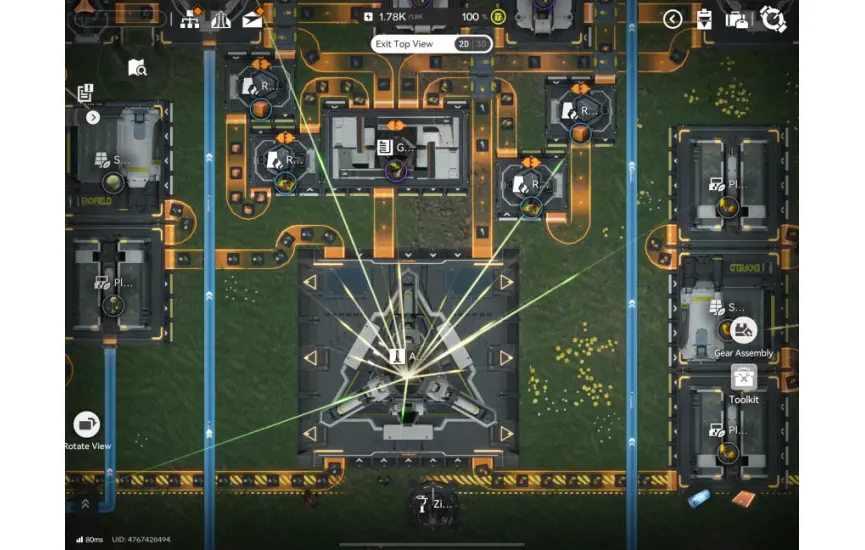Open the hexagonal gear icon in top-right corner
This screenshot has height=550, width=865.
[772, 19]
